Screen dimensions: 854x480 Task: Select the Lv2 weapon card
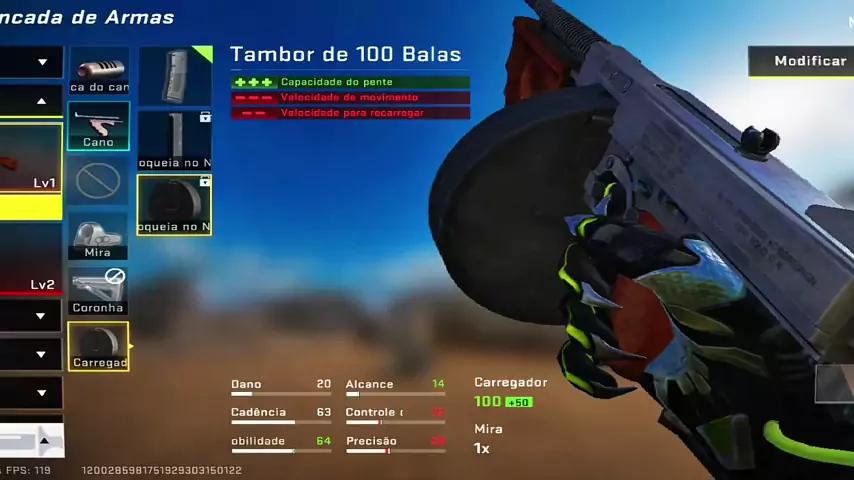pyautogui.click(x=31, y=258)
